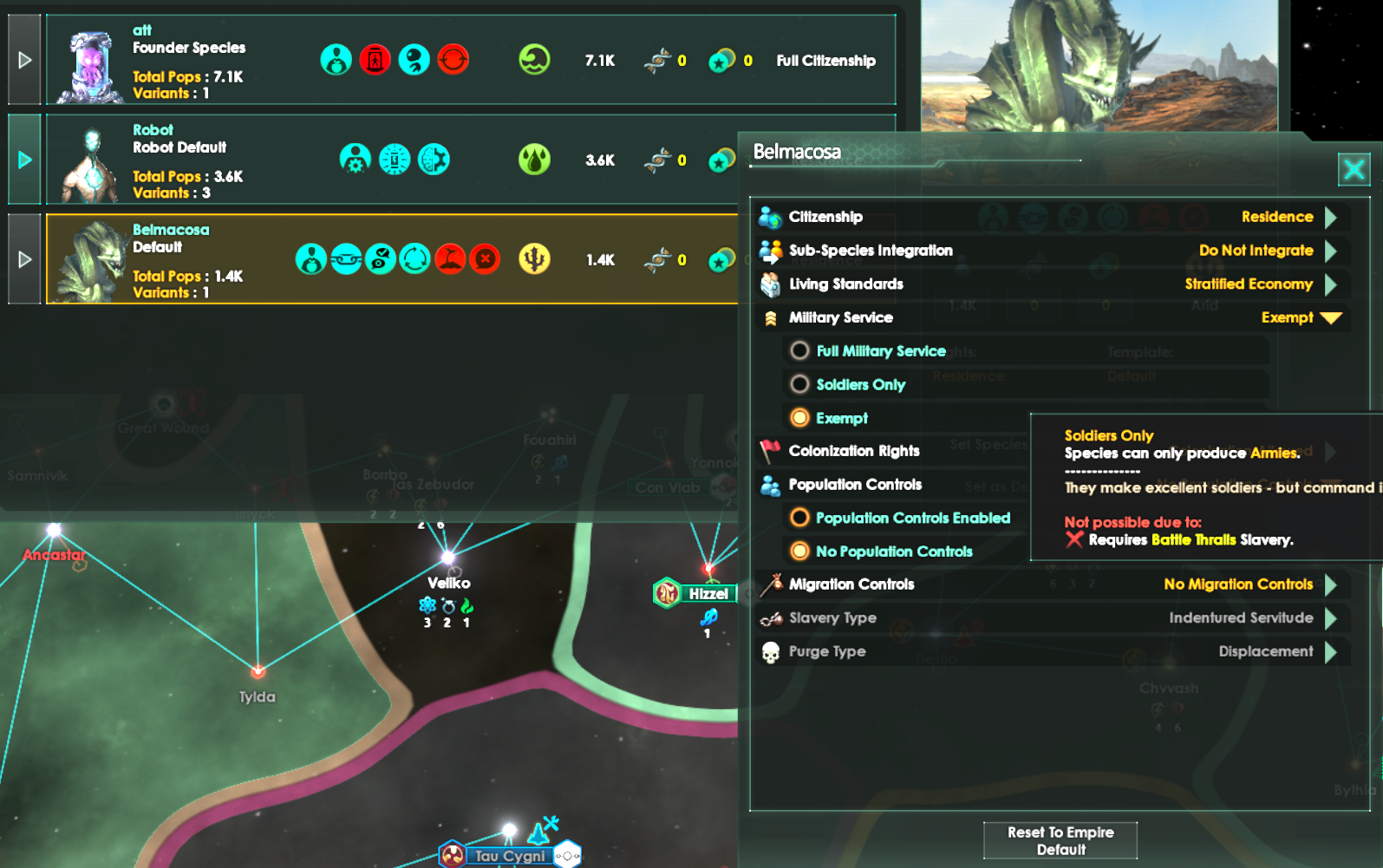1383x868 pixels.
Task: Click the green habitability droplet on Robot row
Action: (x=535, y=160)
